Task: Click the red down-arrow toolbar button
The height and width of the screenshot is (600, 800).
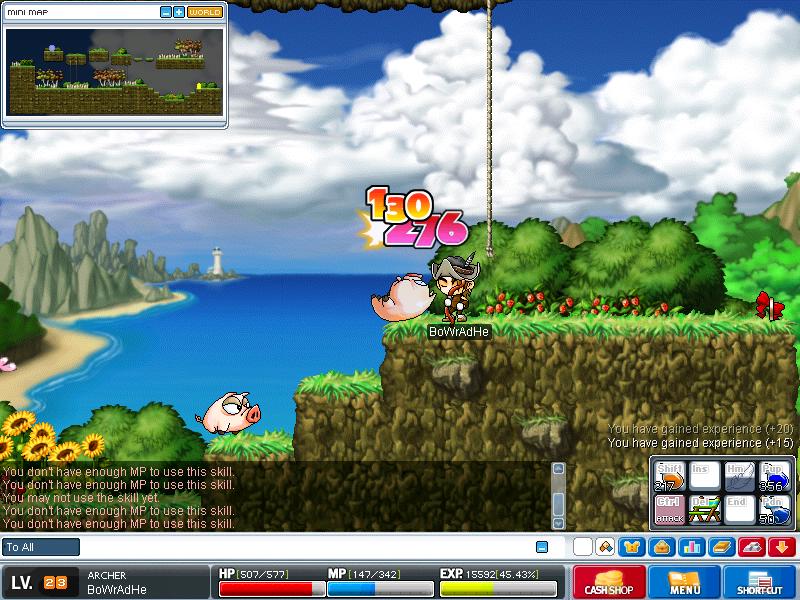Action: click(x=781, y=547)
